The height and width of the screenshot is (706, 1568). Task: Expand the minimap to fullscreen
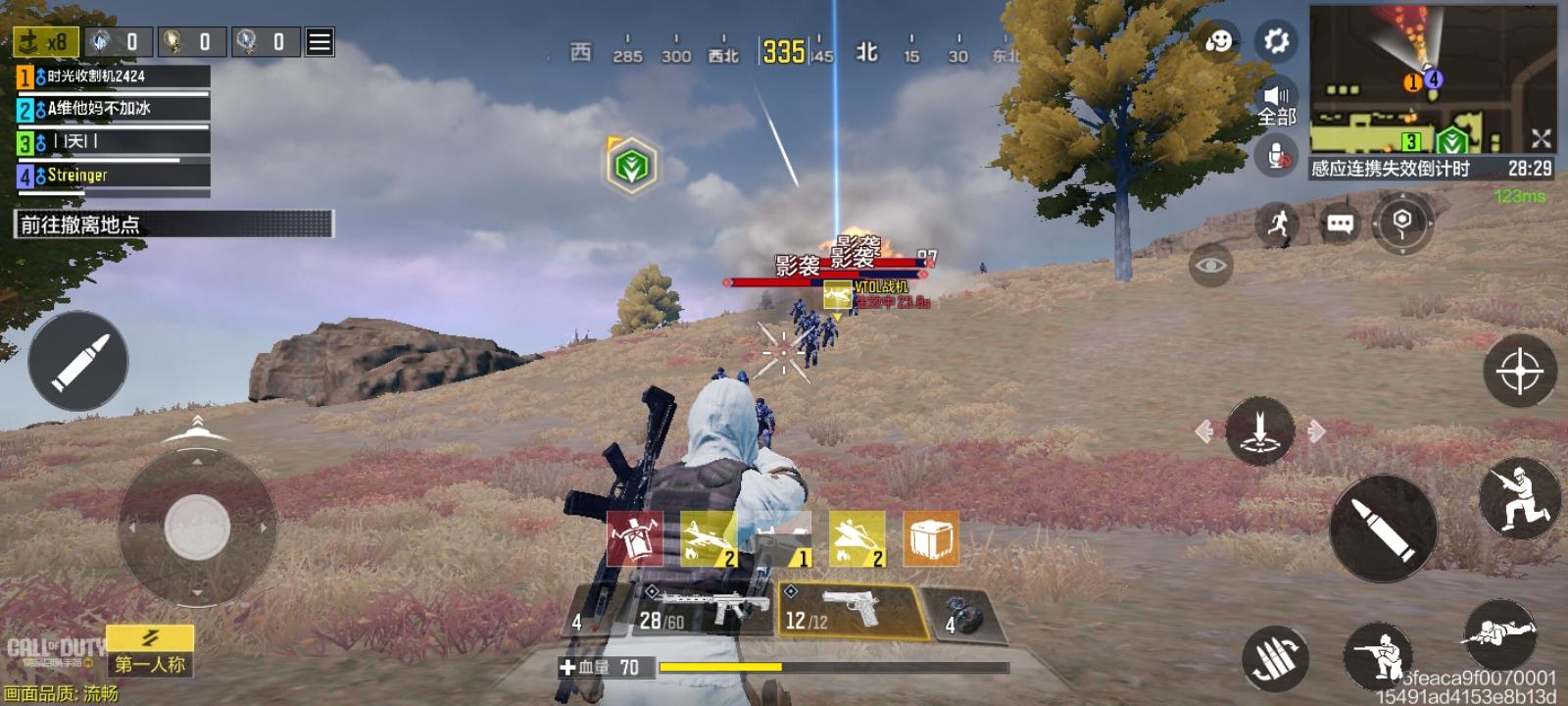(1541, 139)
